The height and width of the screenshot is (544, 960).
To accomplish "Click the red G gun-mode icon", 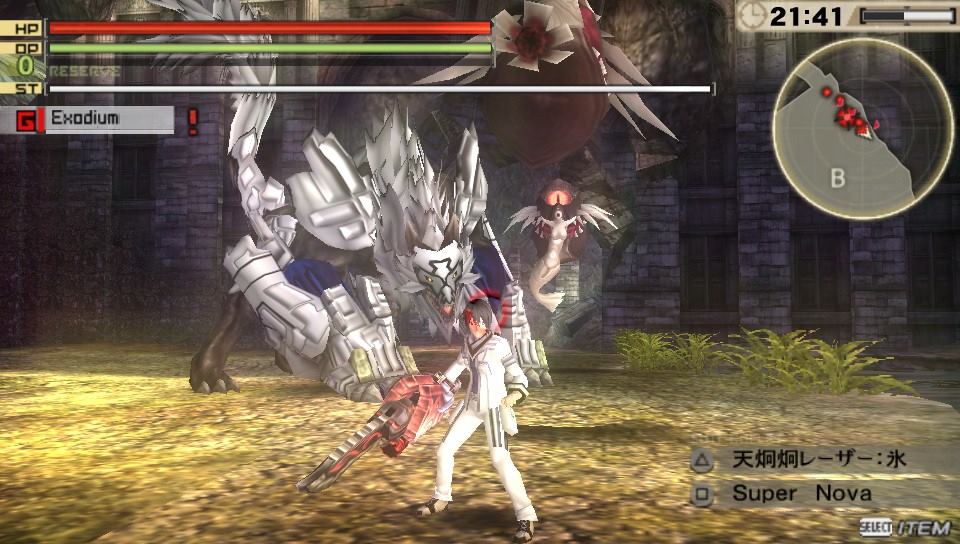I will point(25,121).
